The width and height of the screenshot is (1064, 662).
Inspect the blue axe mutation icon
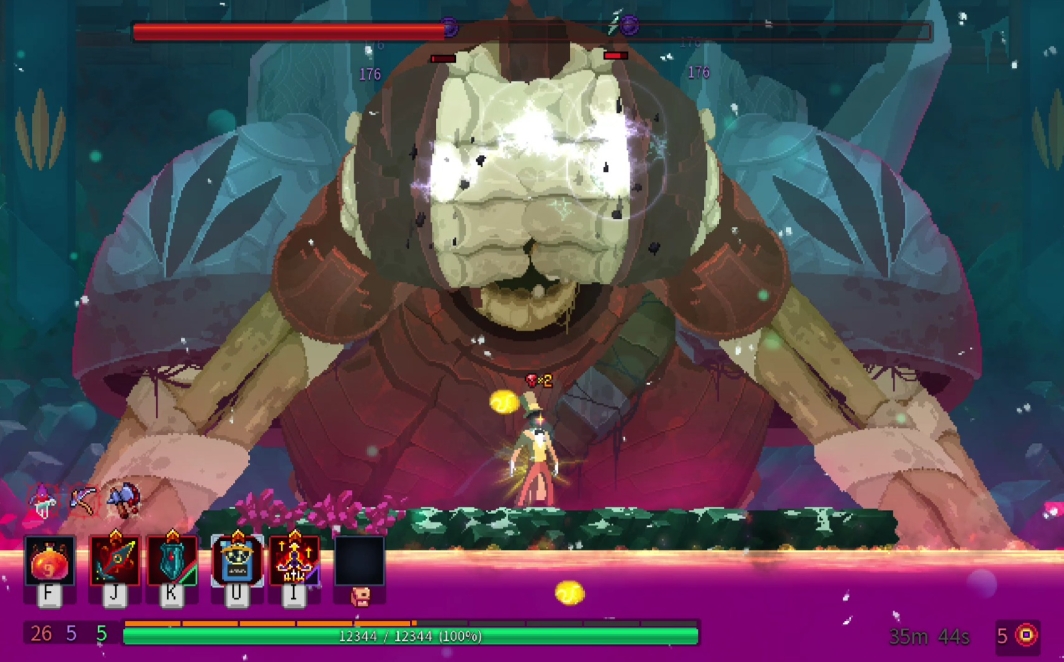(123, 498)
